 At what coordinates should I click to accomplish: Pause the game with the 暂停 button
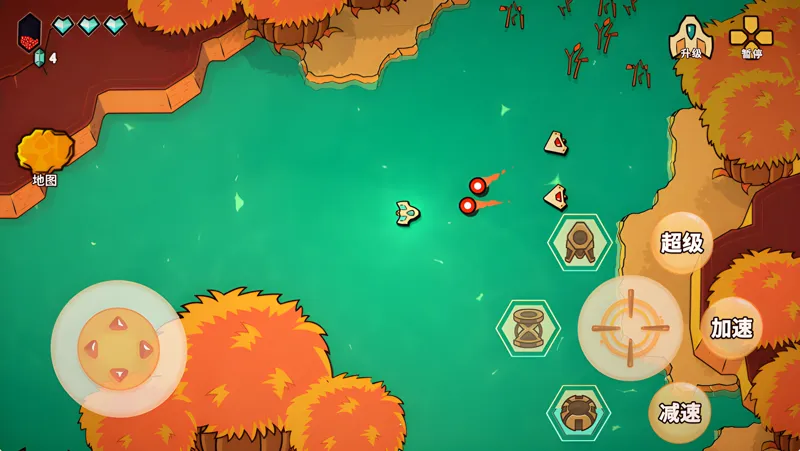(x=751, y=37)
